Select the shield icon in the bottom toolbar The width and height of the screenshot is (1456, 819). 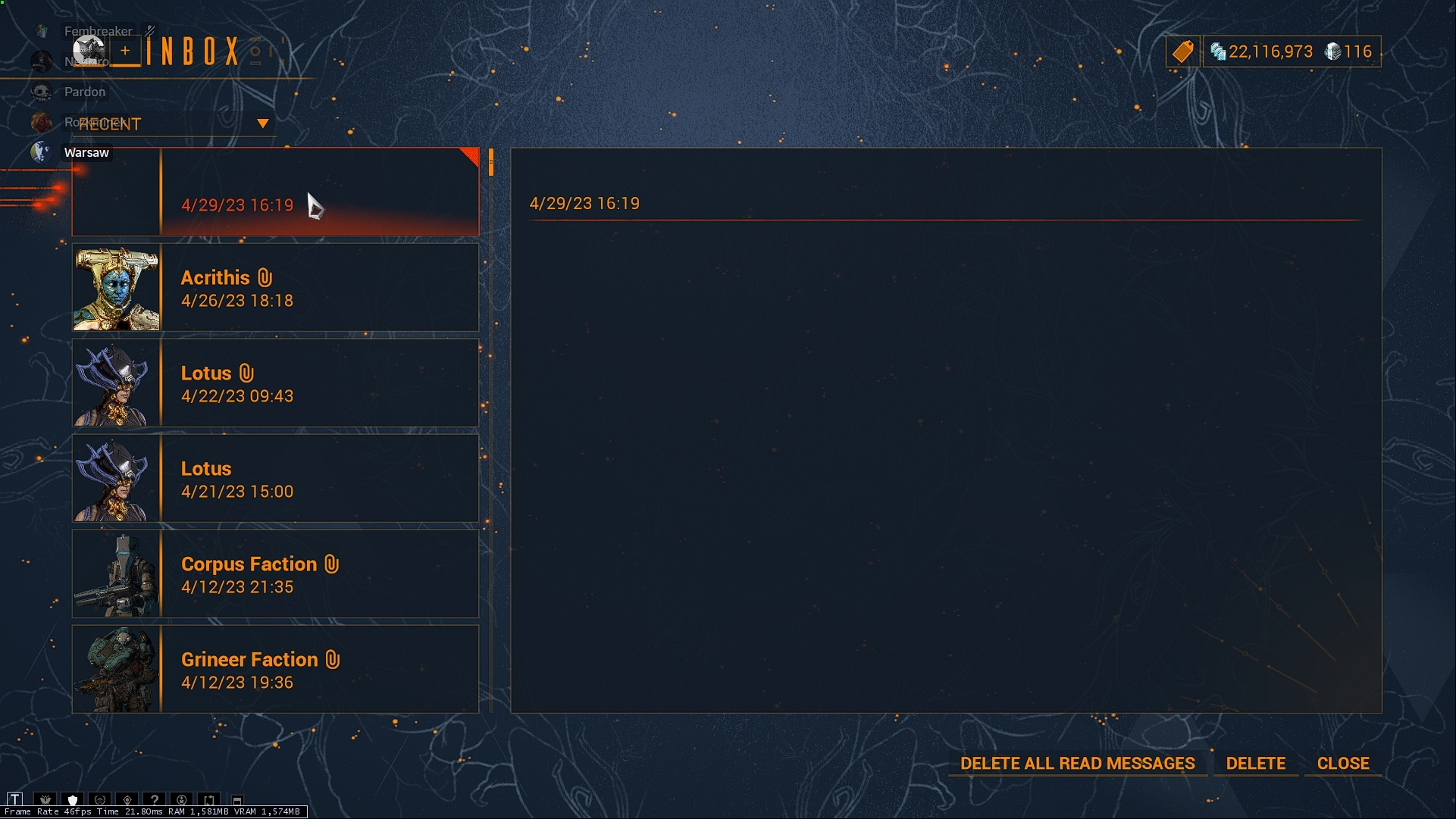click(73, 799)
